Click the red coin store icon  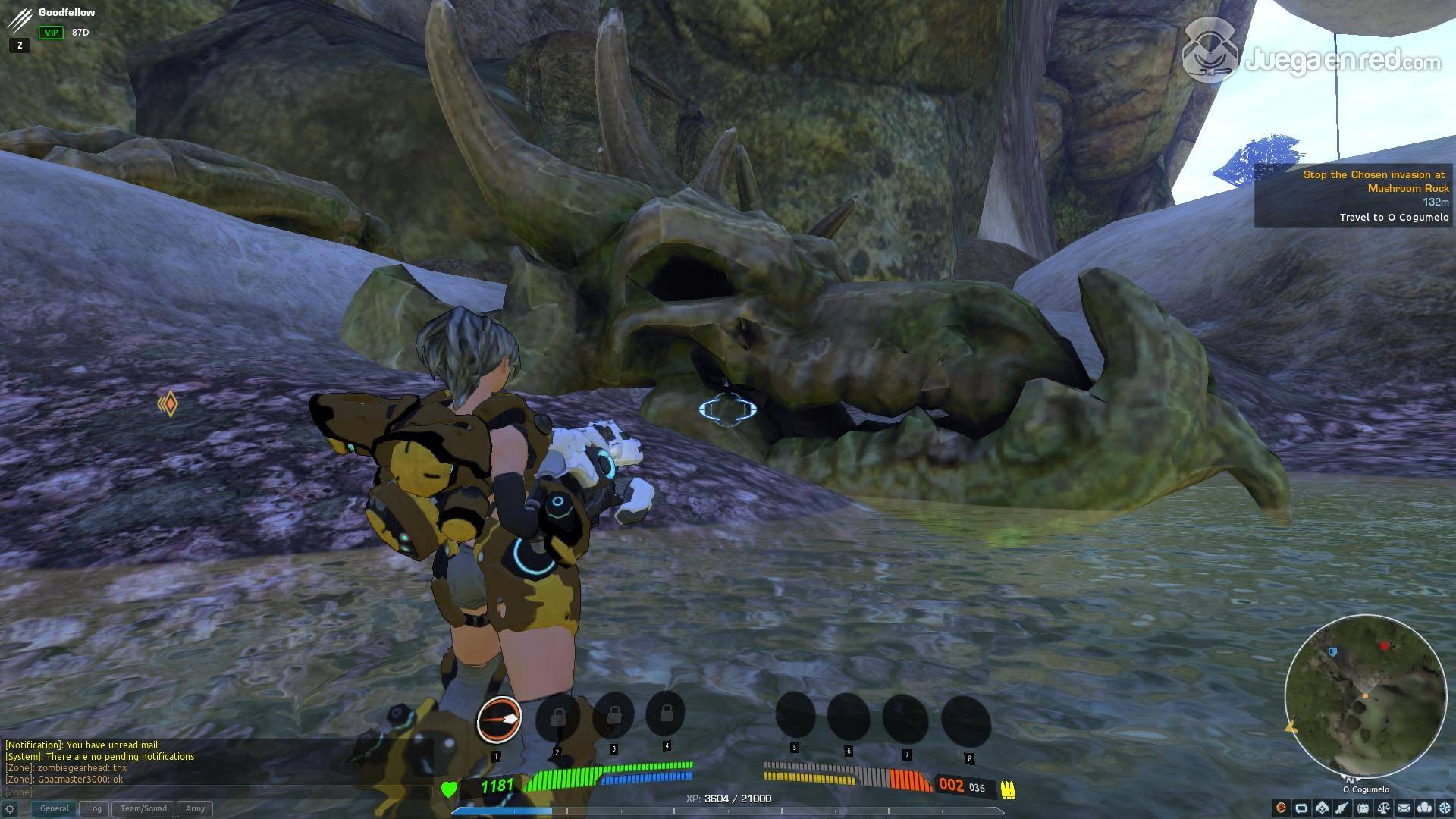point(1281,808)
